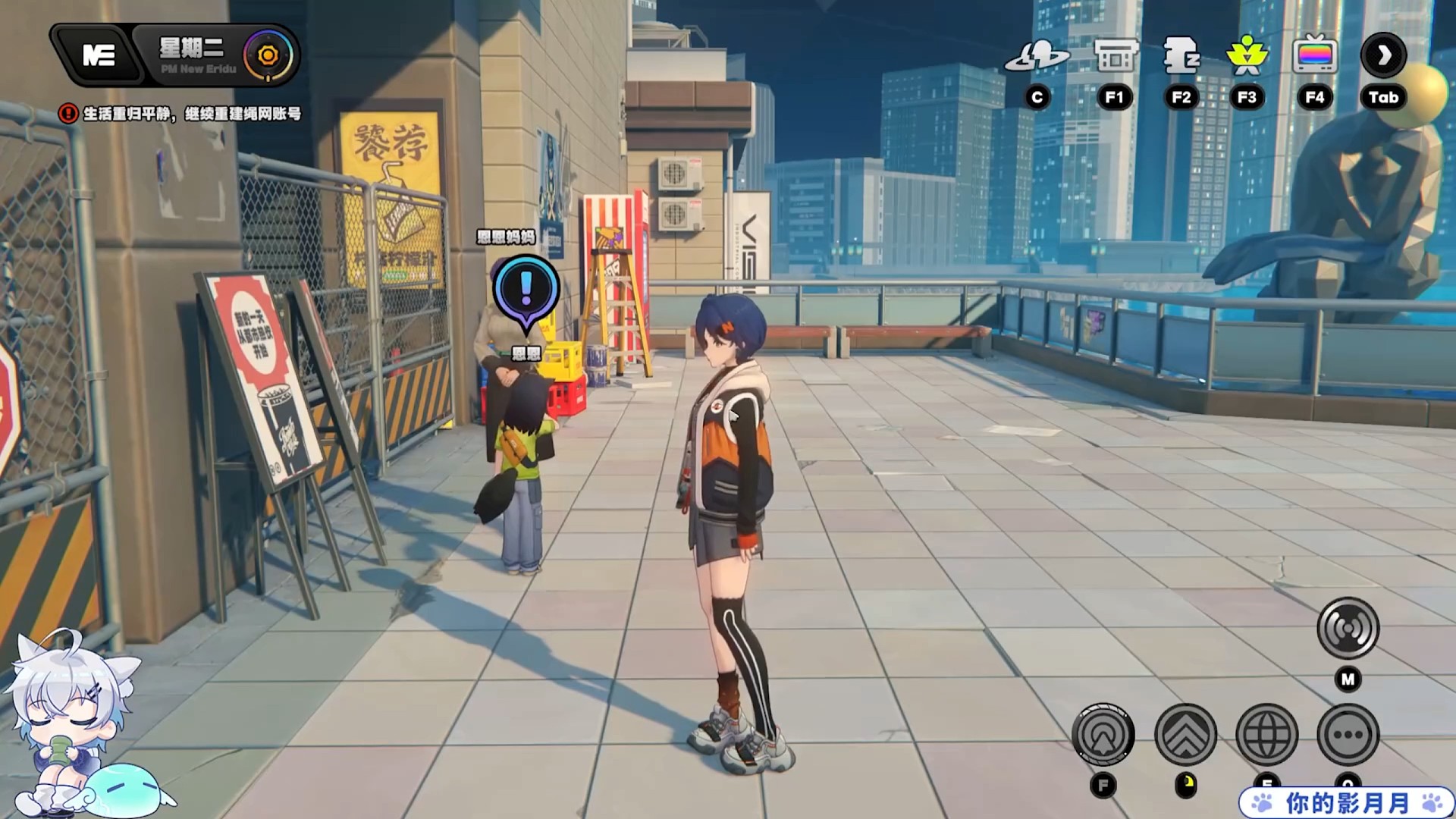Click the signal waves round button

[1348, 628]
